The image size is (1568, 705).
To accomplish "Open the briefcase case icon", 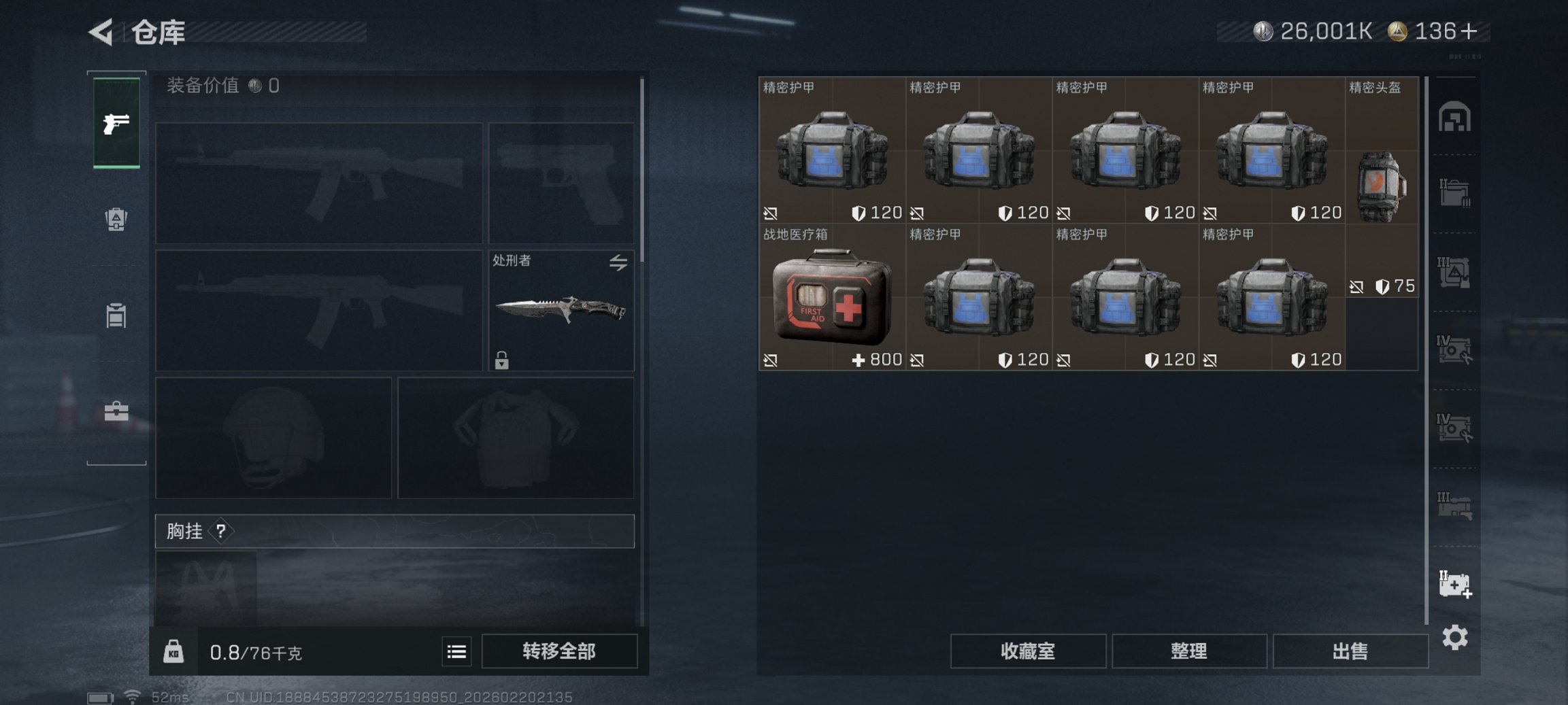I will click(116, 411).
